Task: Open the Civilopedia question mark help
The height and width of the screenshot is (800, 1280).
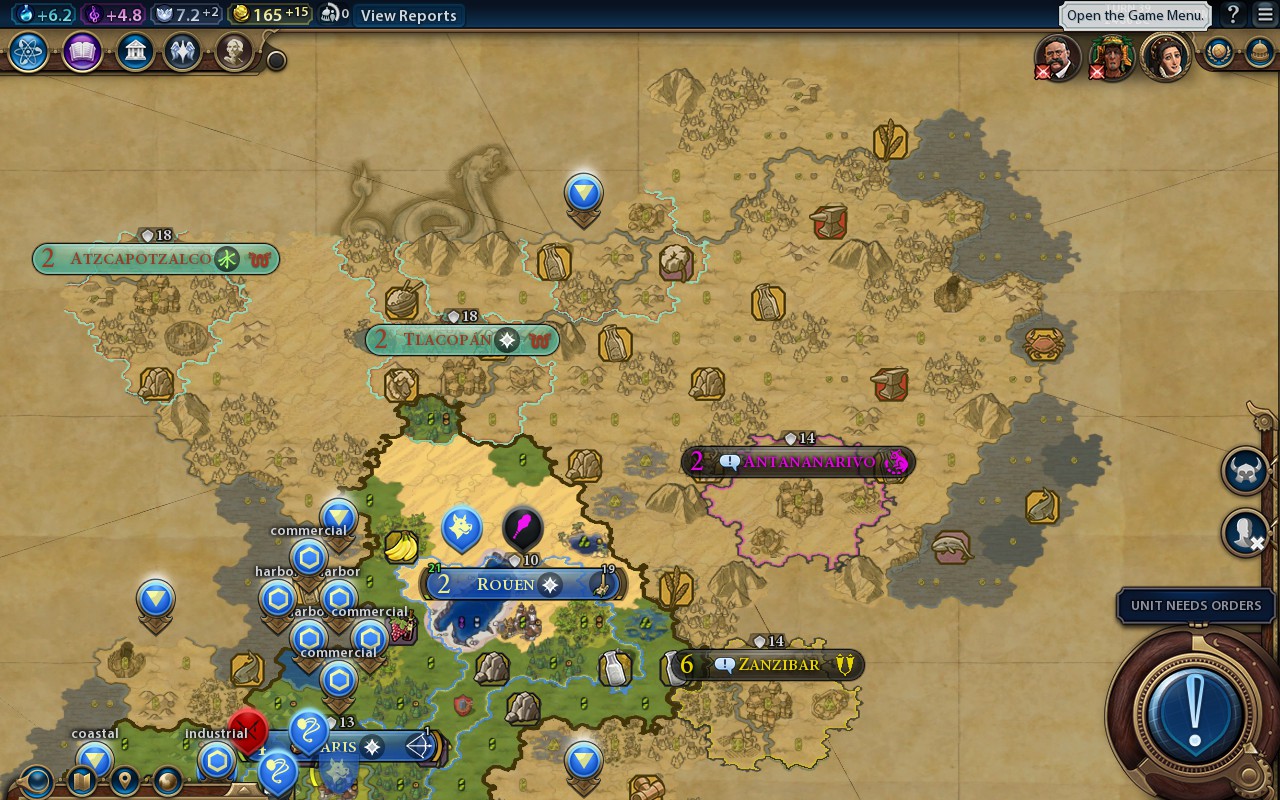Action: pos(1234,14)
